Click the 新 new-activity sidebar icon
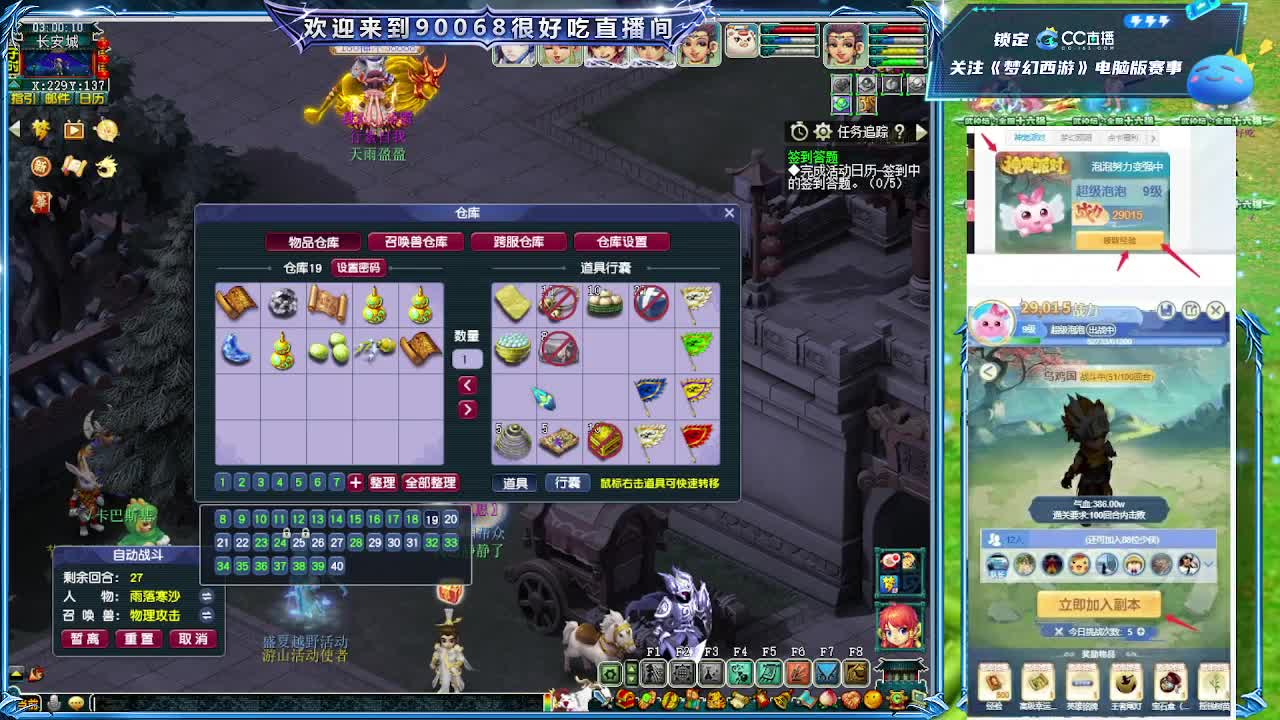 pyautogui.click(x=41, y=167)
